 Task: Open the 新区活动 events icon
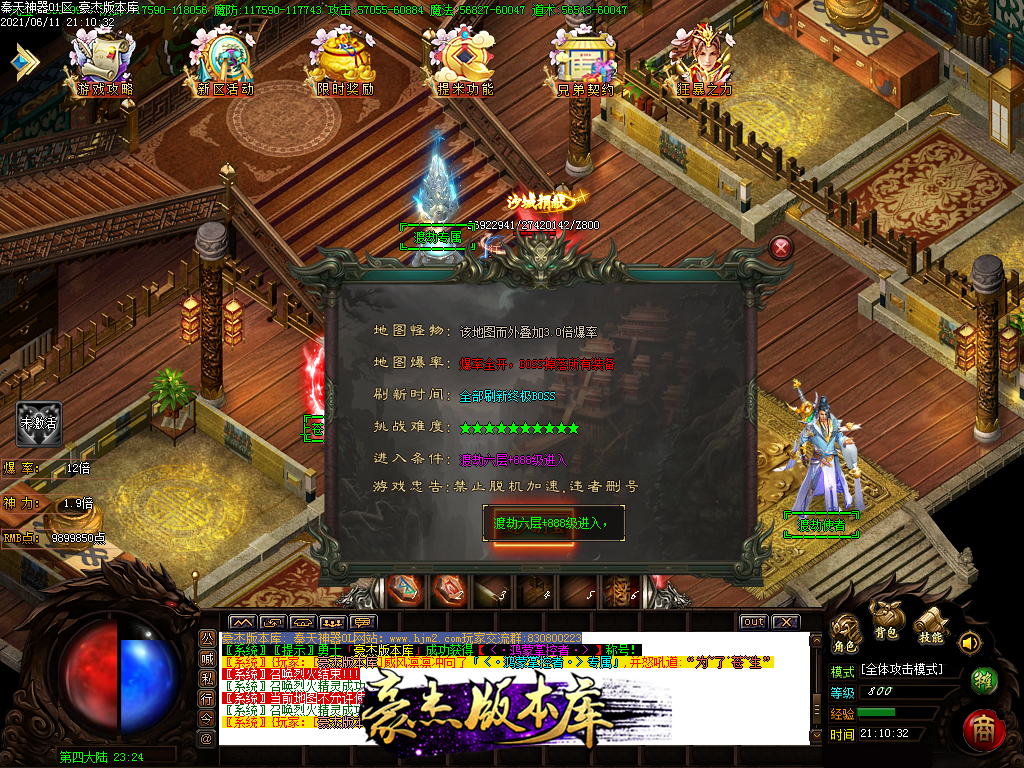pyautogui.click(x=225, y=62)
